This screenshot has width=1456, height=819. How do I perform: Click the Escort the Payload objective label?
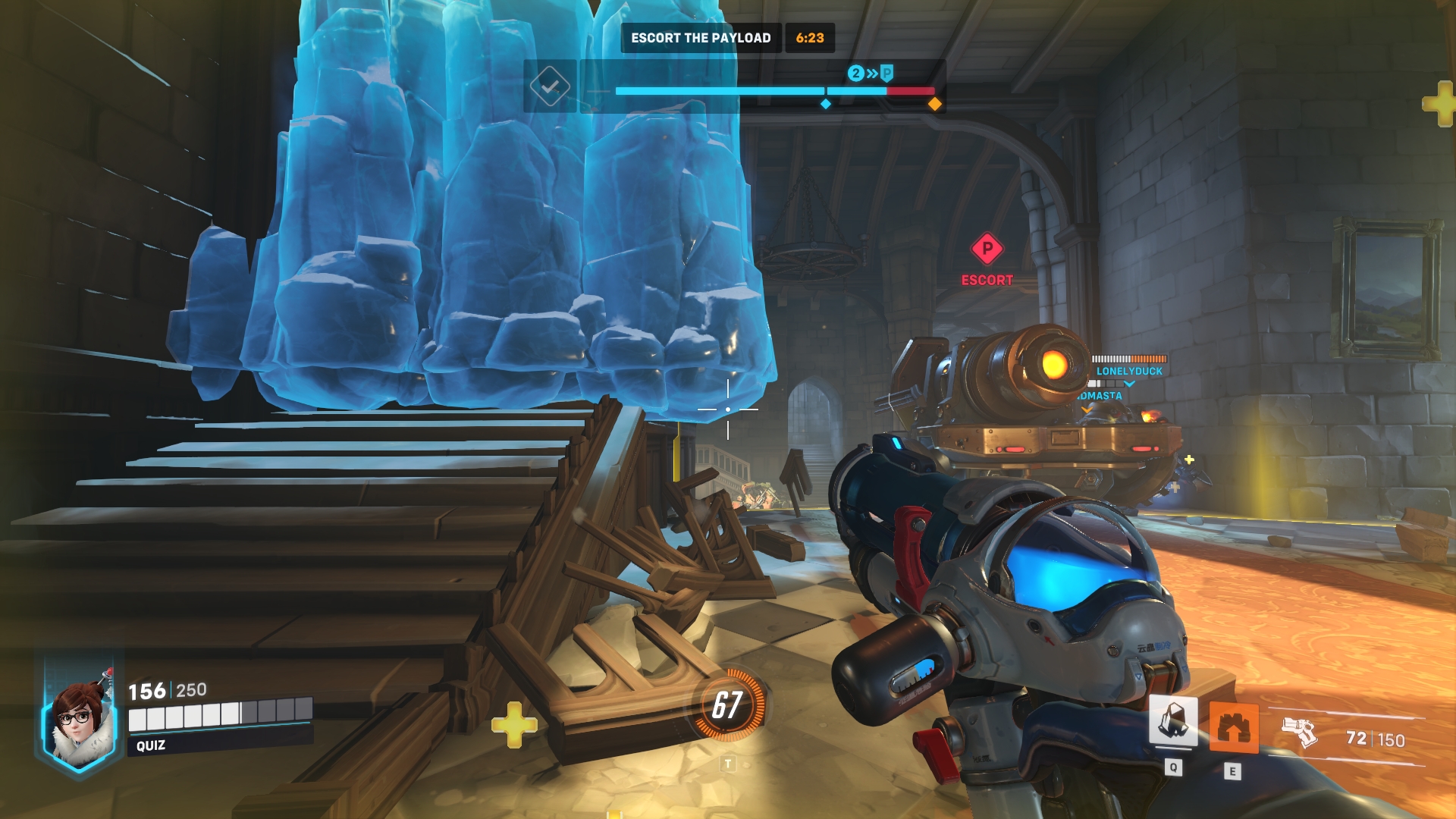coord(700,38)
